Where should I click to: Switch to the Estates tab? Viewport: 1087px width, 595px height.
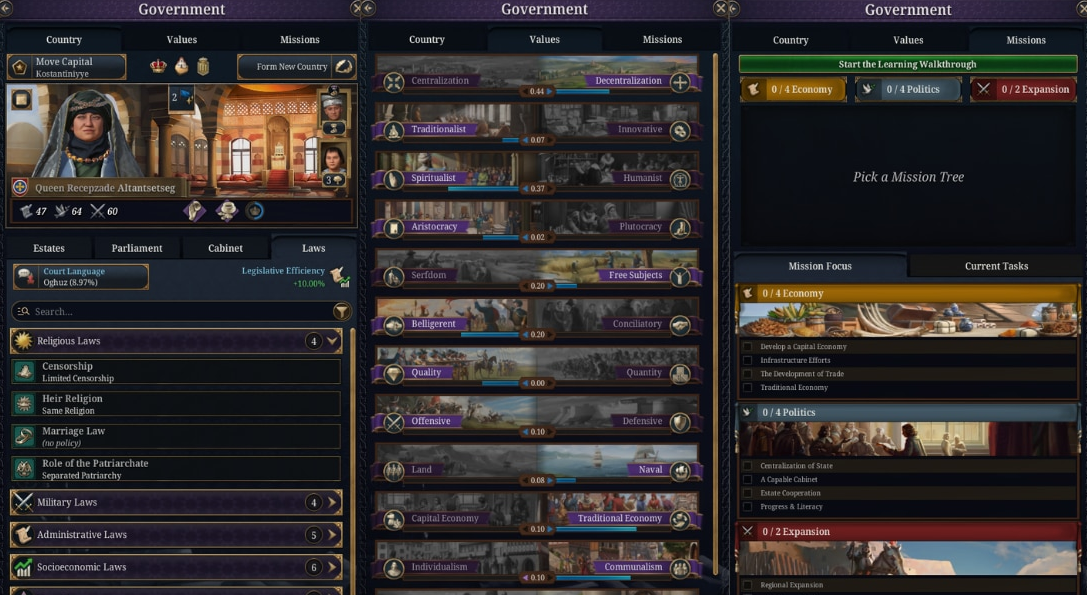tap(49, 248)
